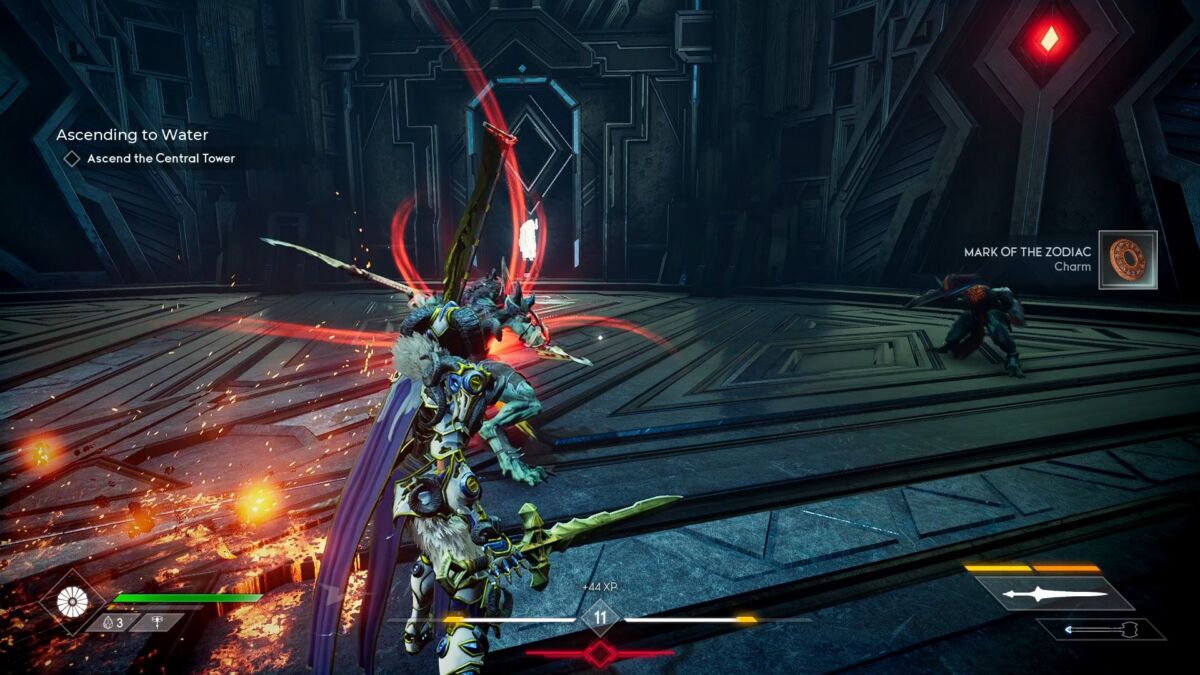Switch to the secondary warhammer weapon slot

pos(1100,629)
